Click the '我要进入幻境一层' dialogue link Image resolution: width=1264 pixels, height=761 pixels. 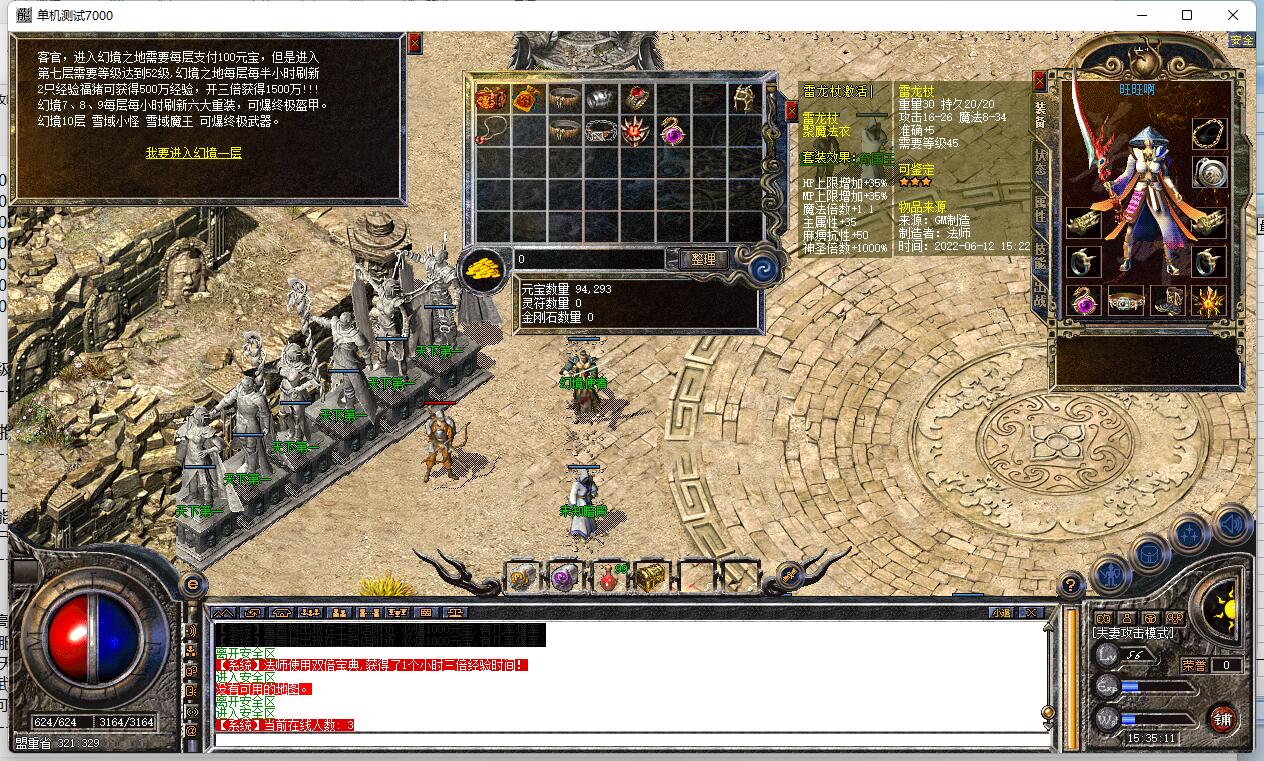(193, 153)
